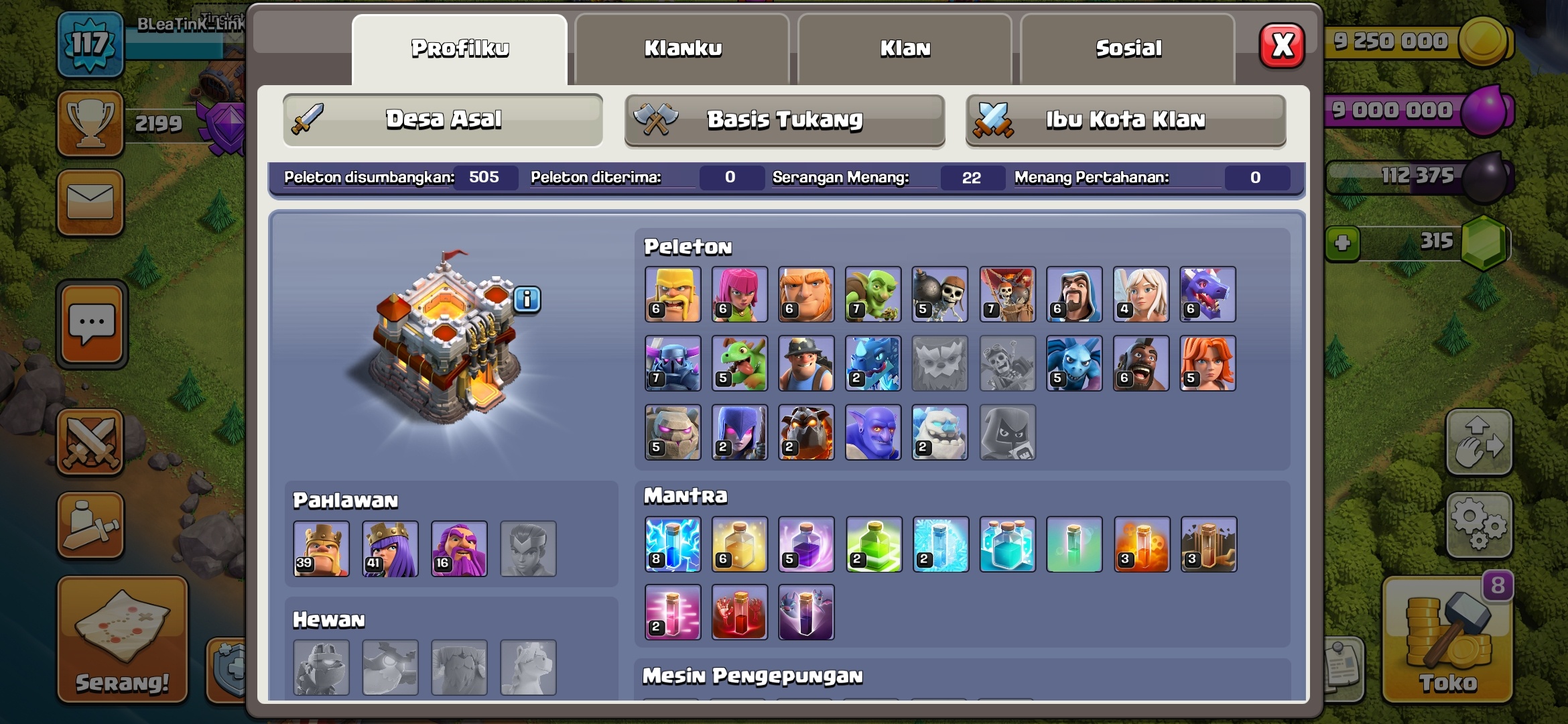
Task: Open the mail envelope inbox
Action: click(90, 202)
